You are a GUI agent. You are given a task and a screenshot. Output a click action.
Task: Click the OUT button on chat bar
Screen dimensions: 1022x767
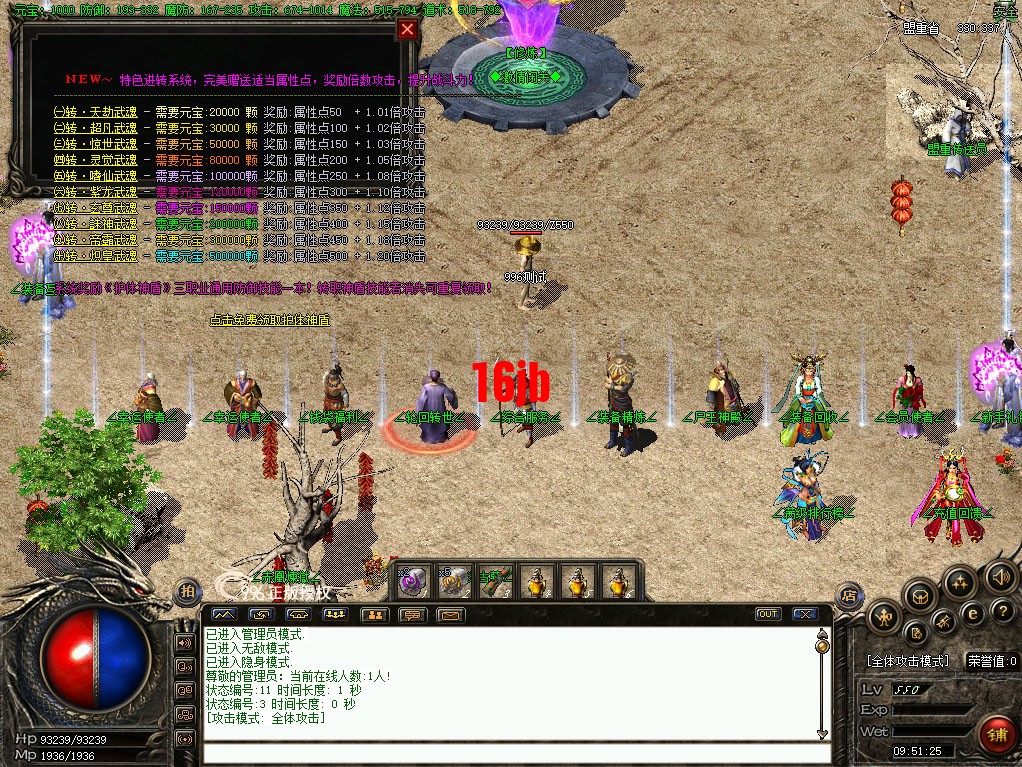[x=768, y=614]
